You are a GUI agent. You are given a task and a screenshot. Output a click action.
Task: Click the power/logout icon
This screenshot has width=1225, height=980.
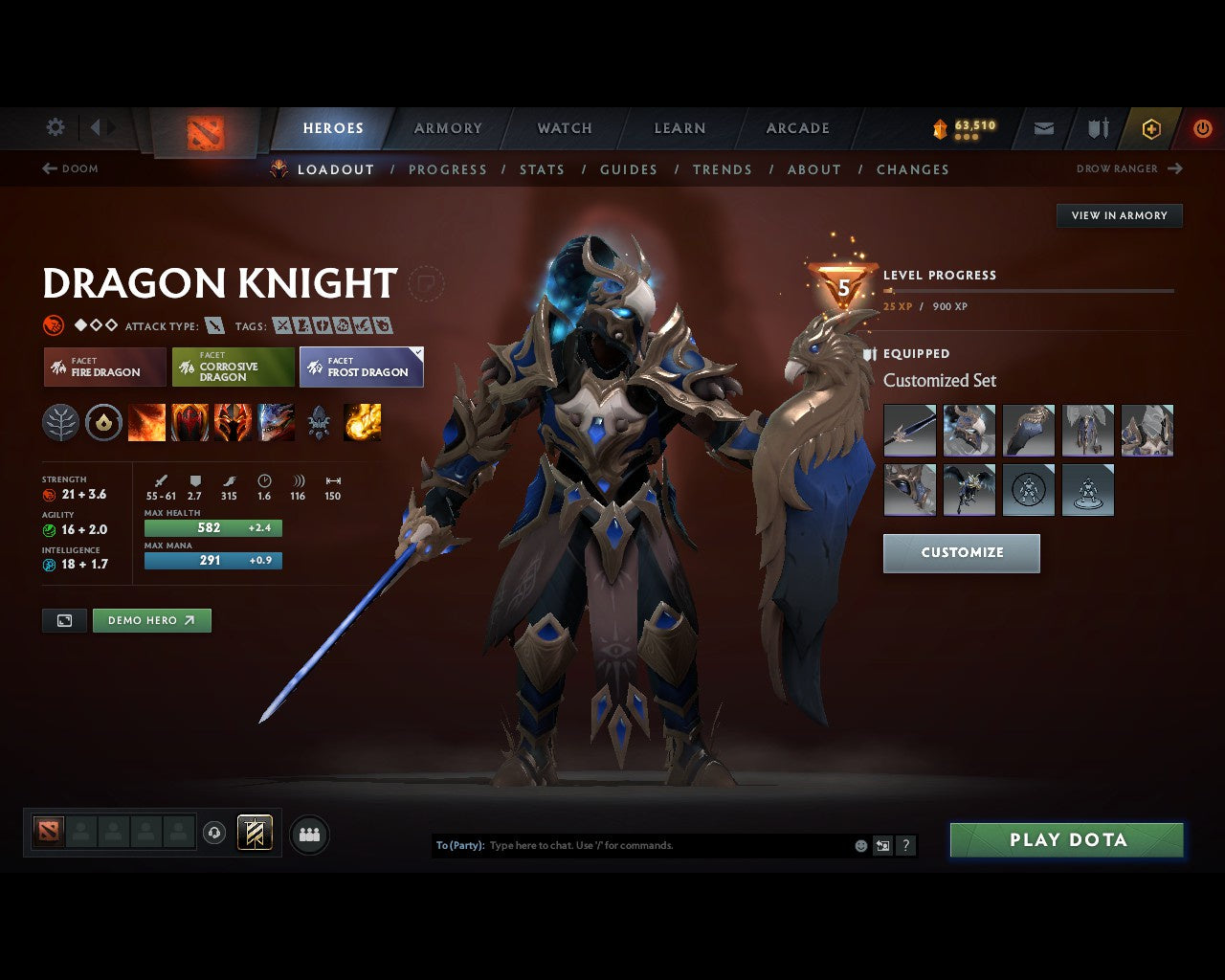(x=1203, y=128)
